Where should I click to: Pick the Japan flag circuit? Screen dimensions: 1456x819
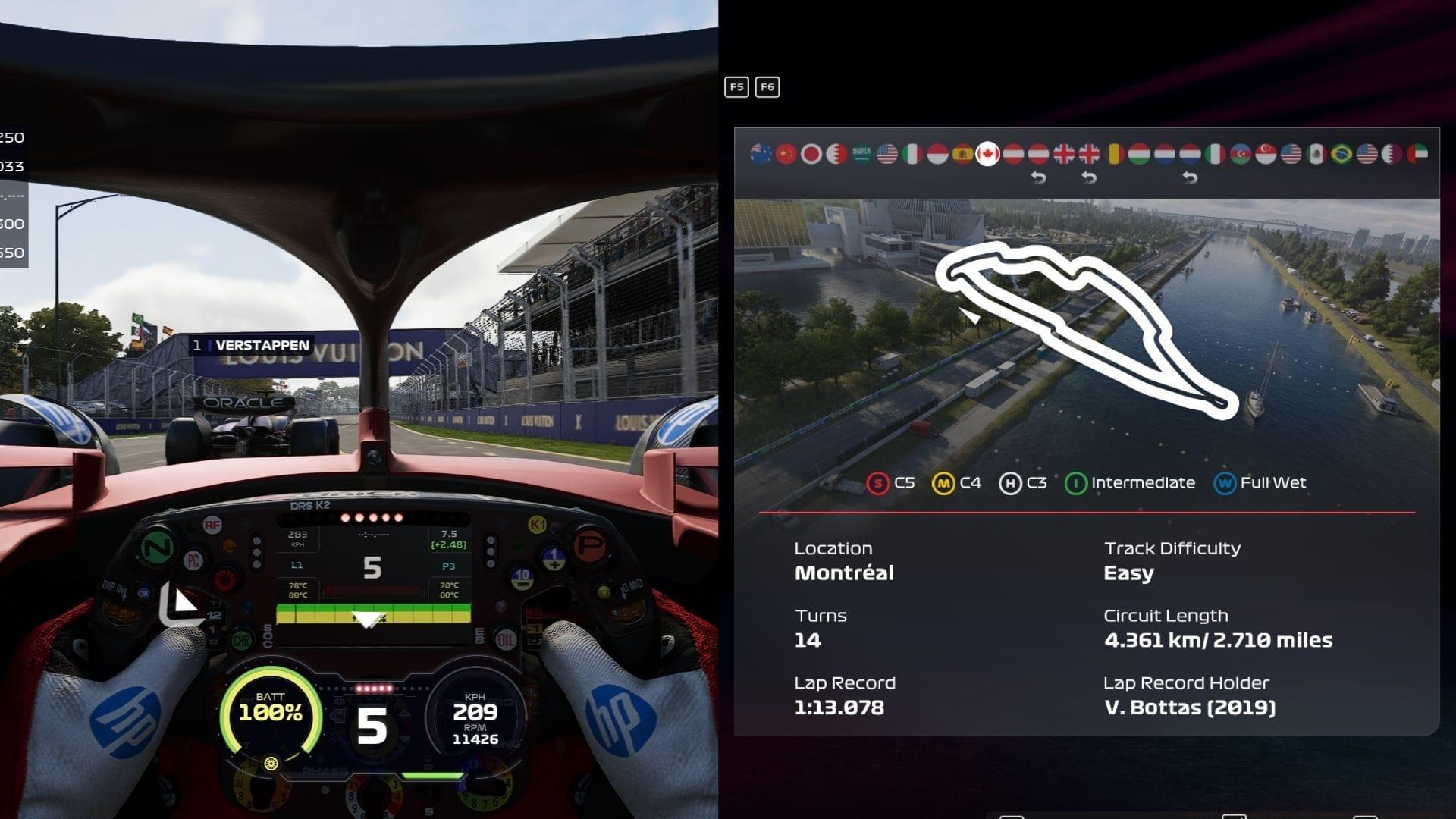(811, 154)
